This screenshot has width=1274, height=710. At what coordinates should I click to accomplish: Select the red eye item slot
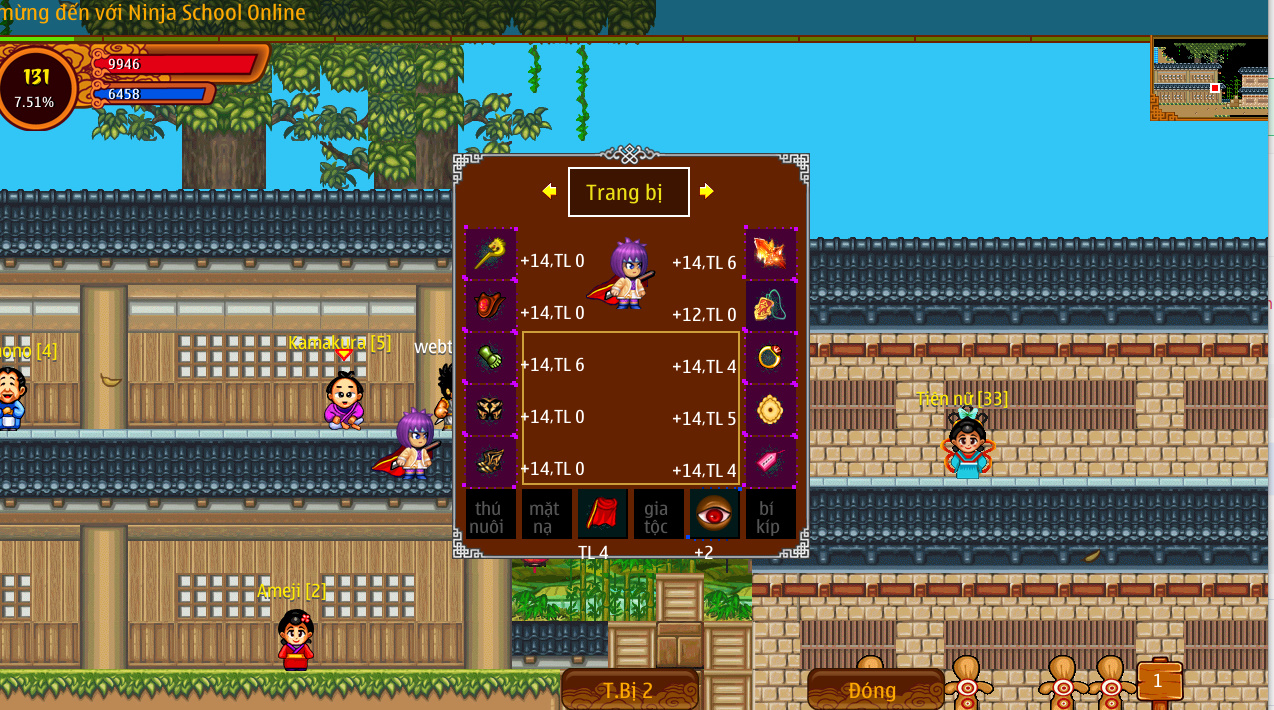(x=714, y=514)
